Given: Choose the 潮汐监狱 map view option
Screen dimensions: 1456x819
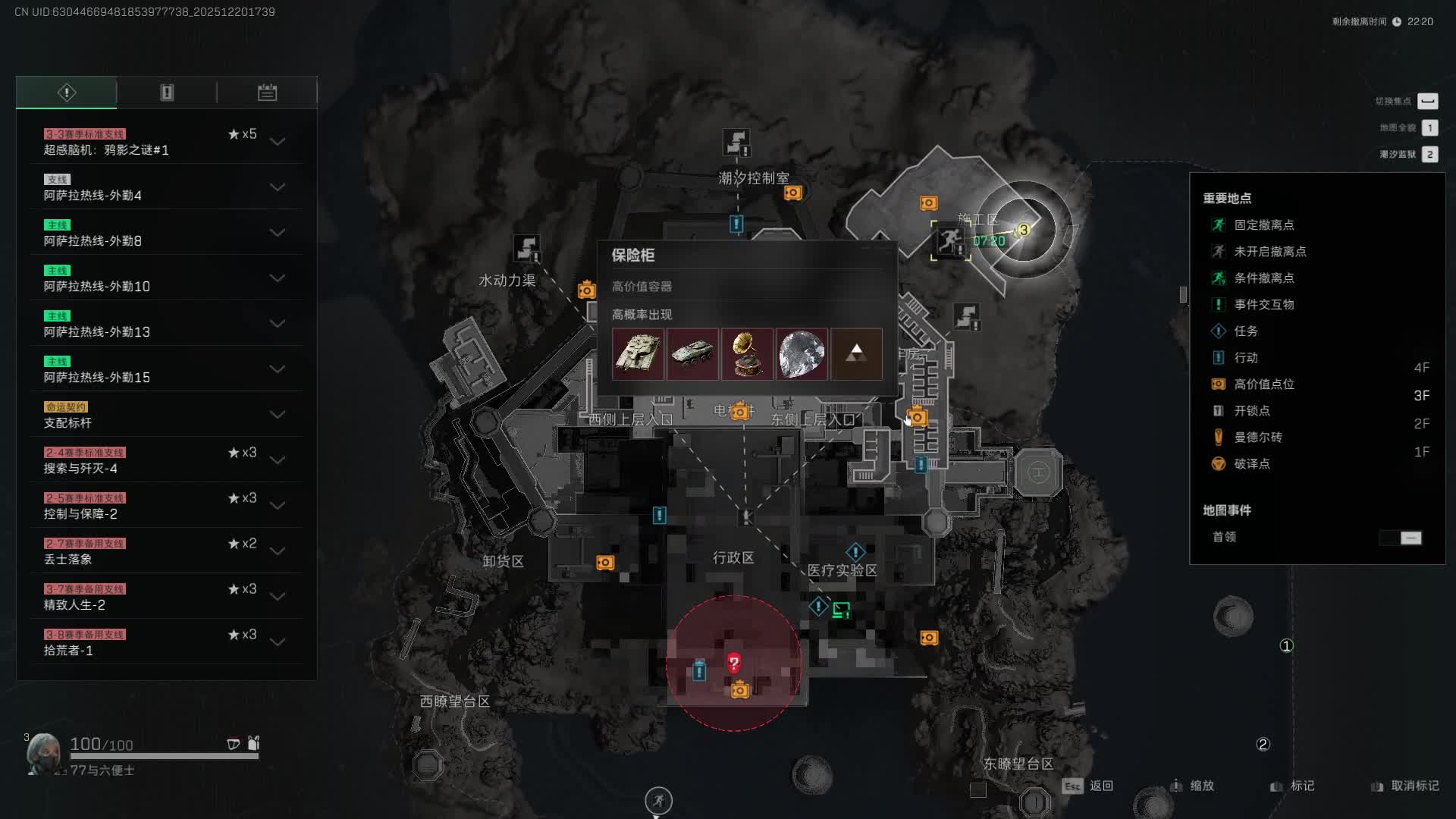Looking at the screenshot, I should pyautogui.click(x=1429, y=155).
